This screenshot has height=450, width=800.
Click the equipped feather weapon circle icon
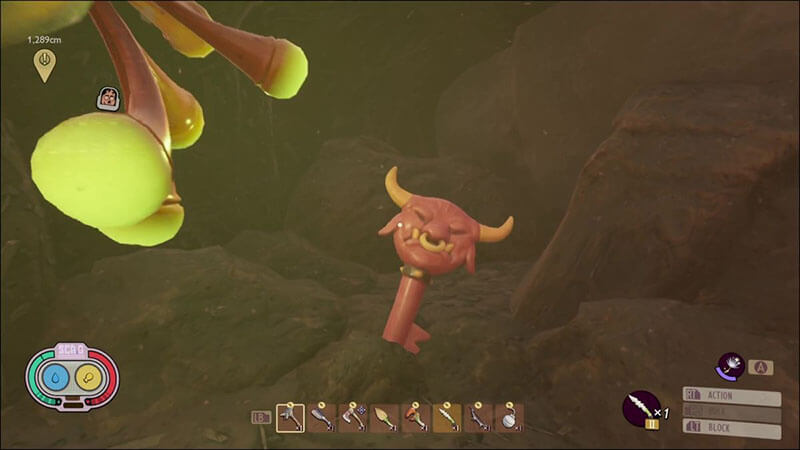(638, 407)
